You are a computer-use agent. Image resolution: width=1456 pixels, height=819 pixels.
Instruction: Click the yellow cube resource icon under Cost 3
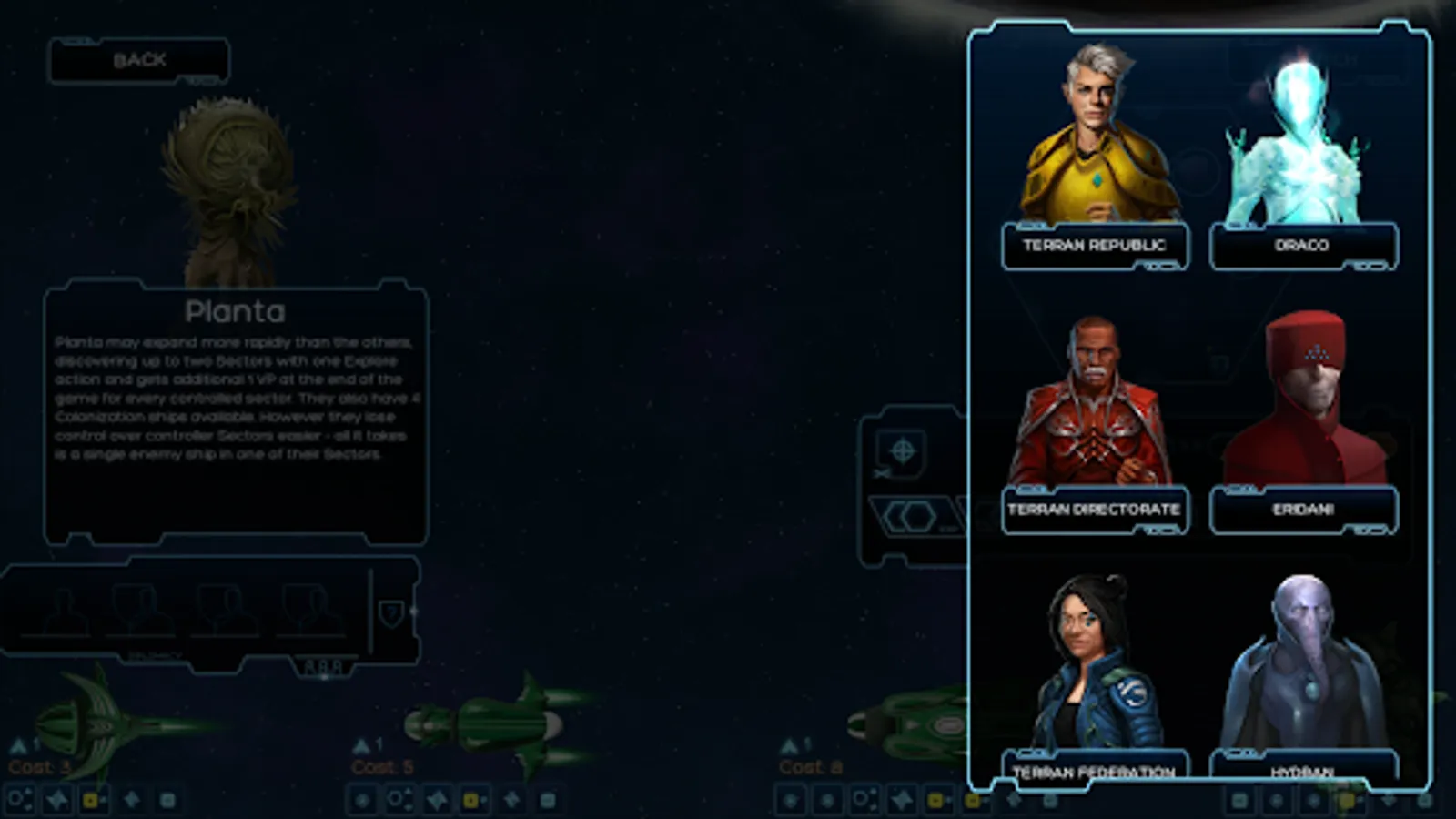(x=92, y=799)
